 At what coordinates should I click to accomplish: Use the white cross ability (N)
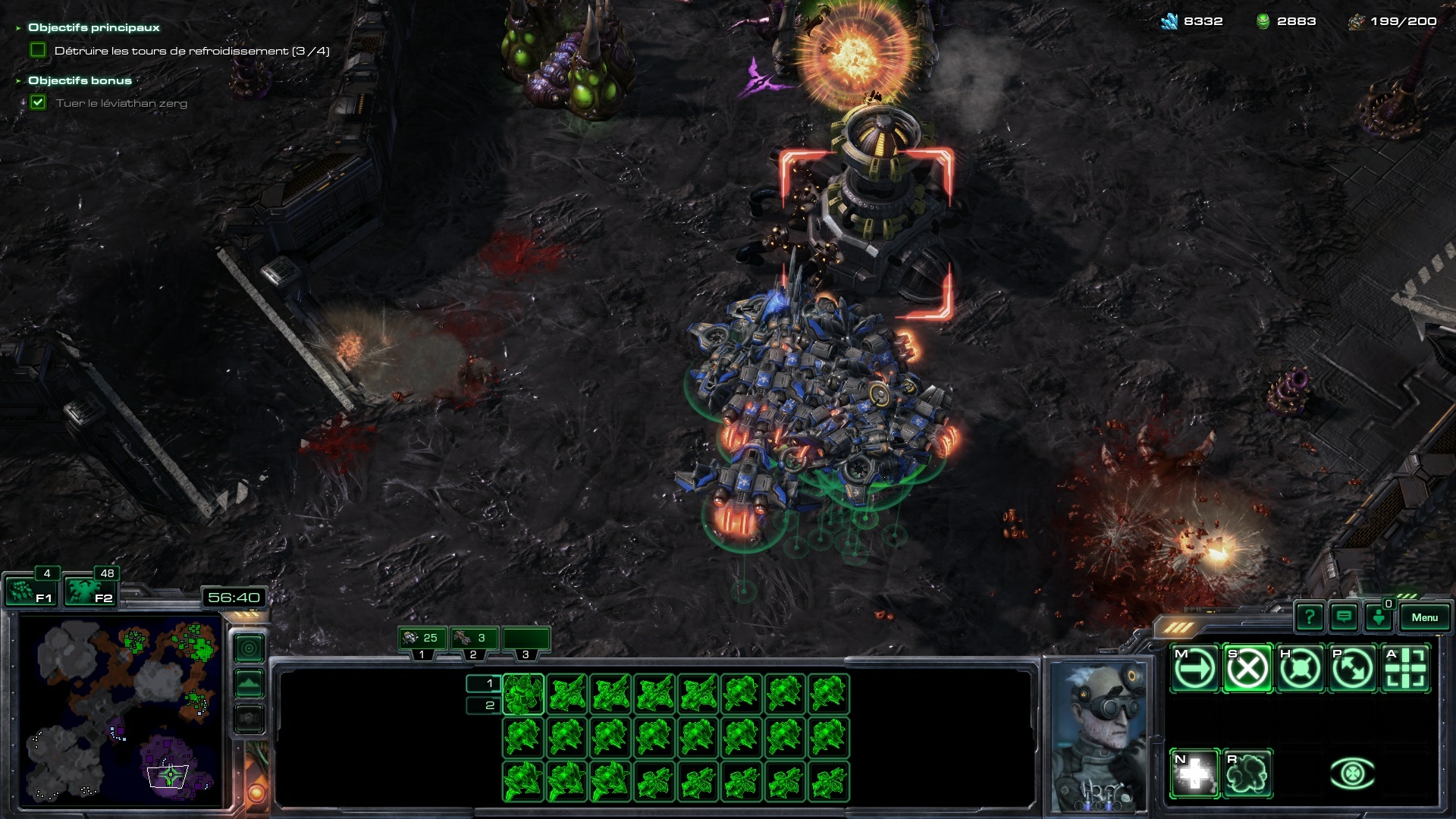click(x=1194, y=773)
